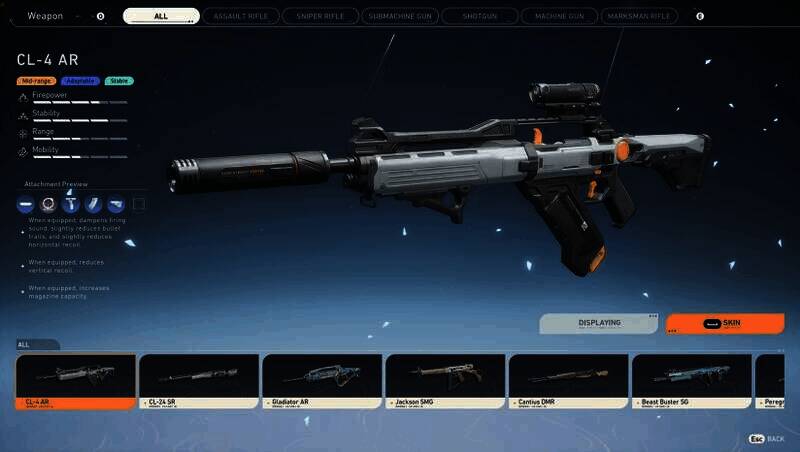Viewport: 800px width, 452px height.
Task: Switch to the Assault Rifle tab
Action: 240,16
